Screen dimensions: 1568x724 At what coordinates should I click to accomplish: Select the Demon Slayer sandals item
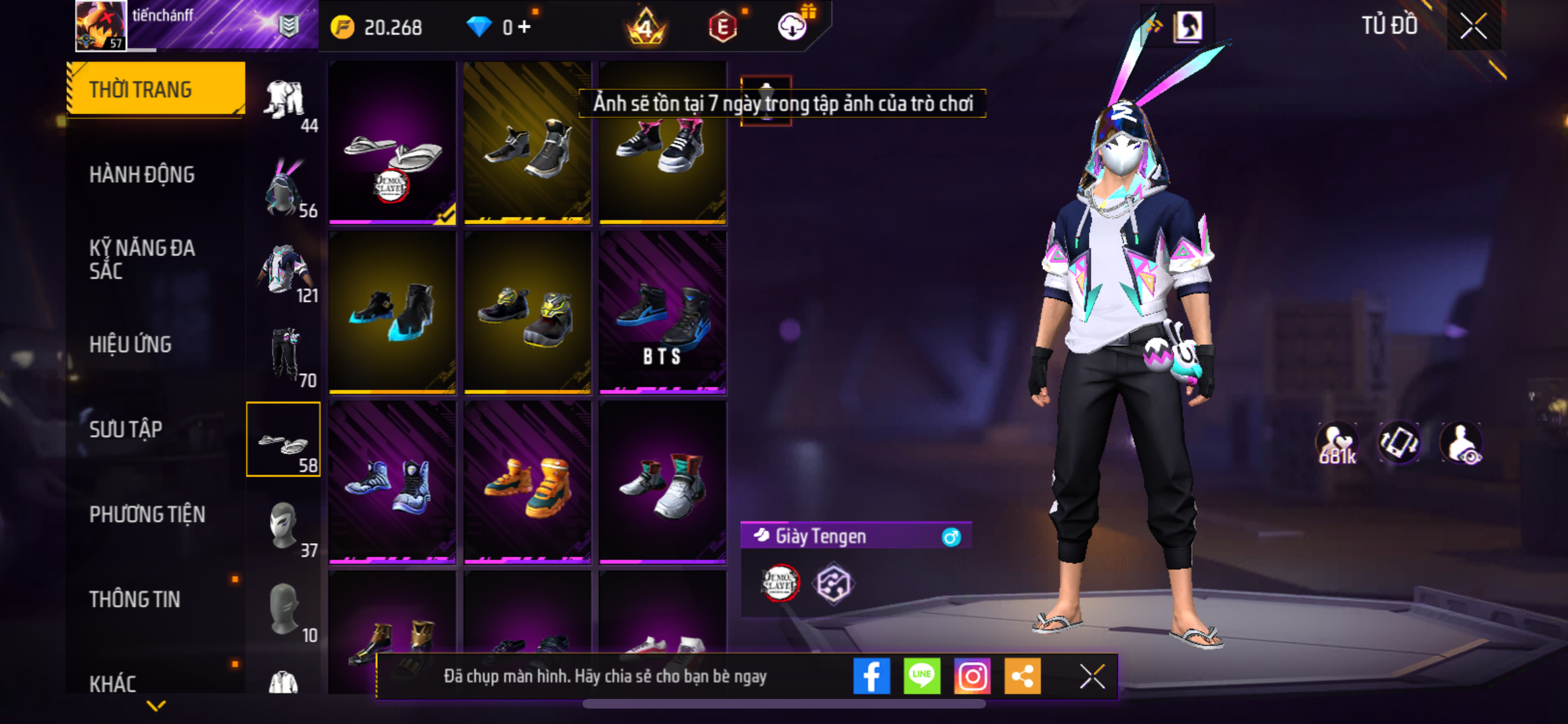[x=392, y=143]
